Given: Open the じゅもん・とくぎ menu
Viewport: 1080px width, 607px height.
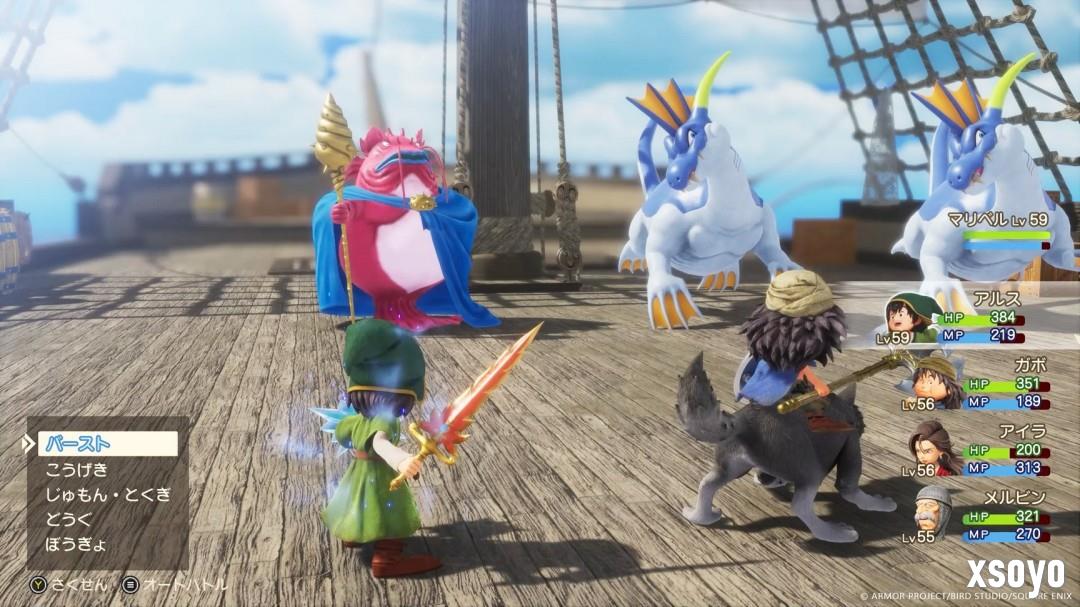Looking at the screenshot, I should tap(108, 494).
